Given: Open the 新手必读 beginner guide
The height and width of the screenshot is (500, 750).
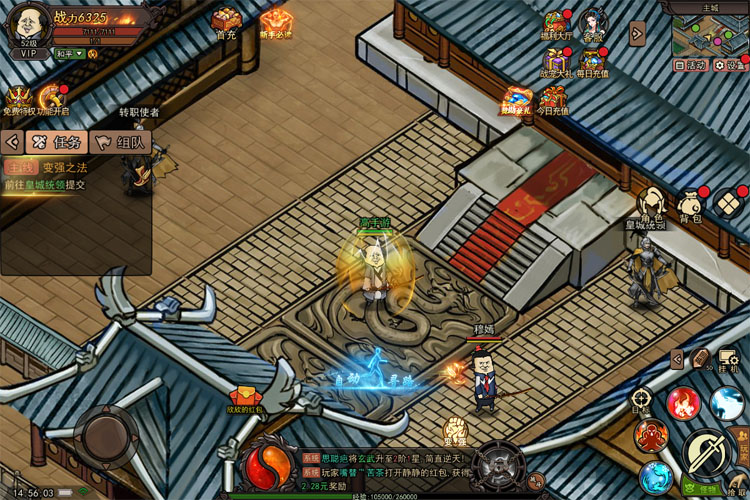Looking at the screenshot, I should pos(276,21).
